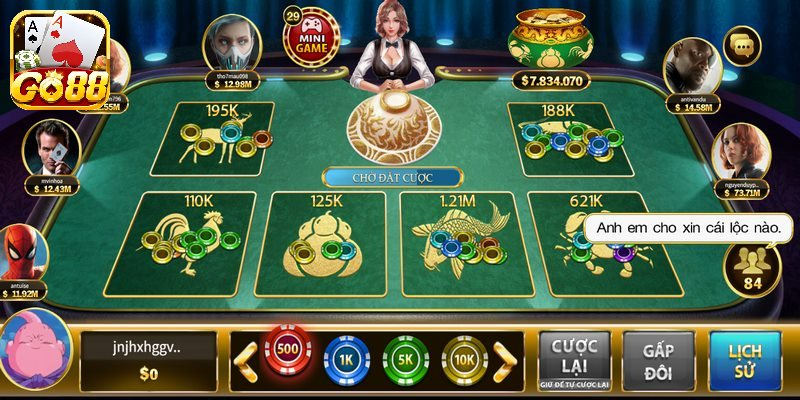Click the CƯỢC LẠI rebet button
The width and height of the screenshot is (800, 400).
click(575, 359)
